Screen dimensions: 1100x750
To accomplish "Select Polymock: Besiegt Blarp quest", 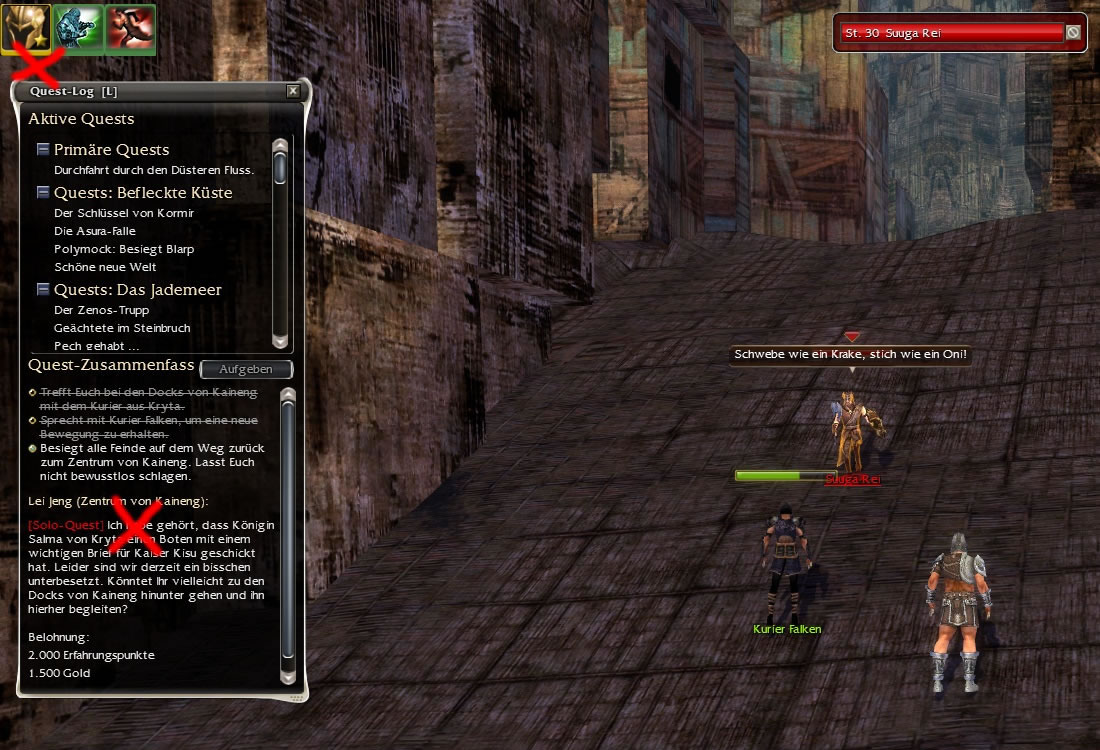I will (124, 249).
